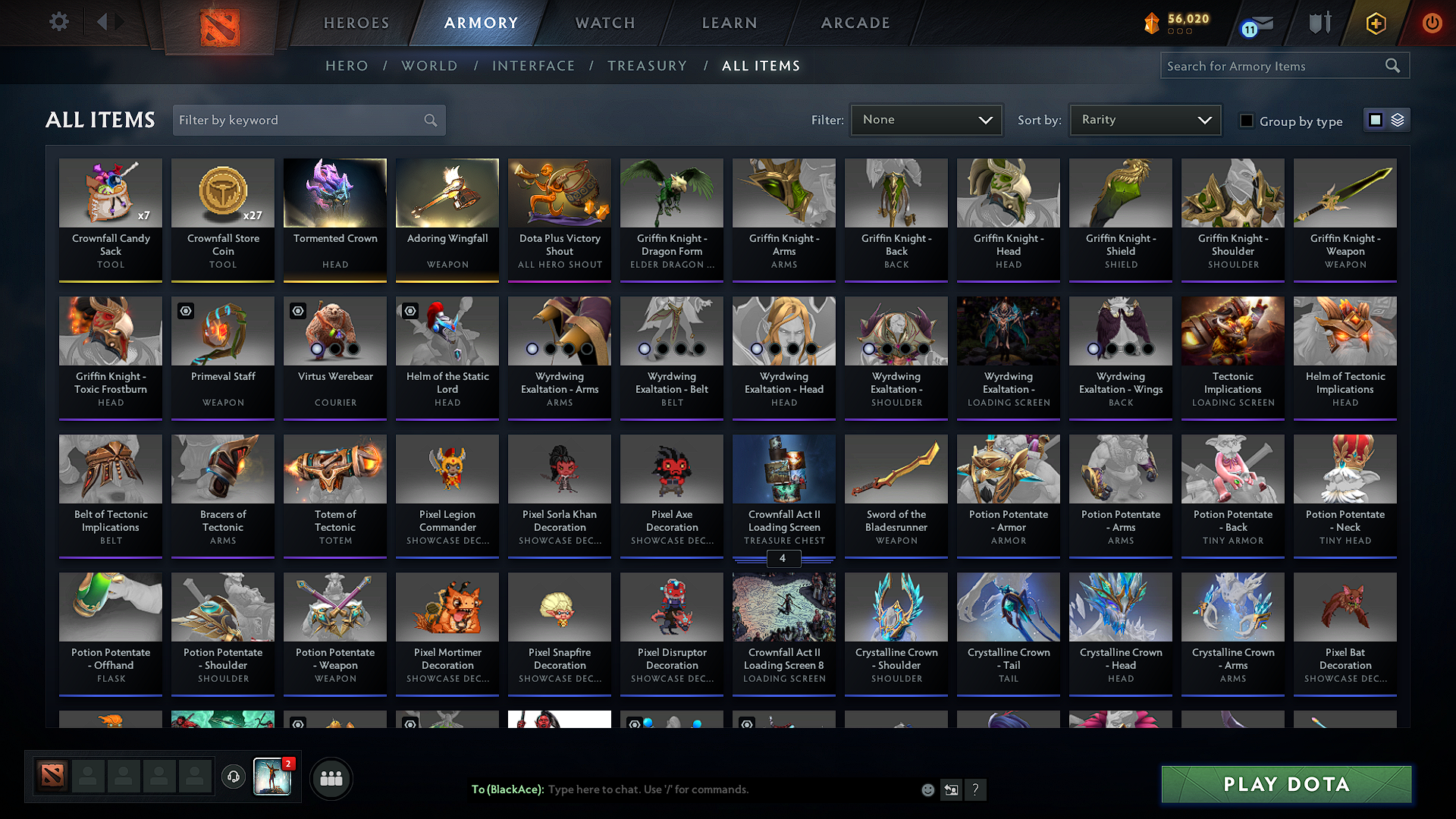The width and height of the screenshot is (1456, 819).
Task: Click the shield-and-sword armory icon
Action: pos(1319,23)
